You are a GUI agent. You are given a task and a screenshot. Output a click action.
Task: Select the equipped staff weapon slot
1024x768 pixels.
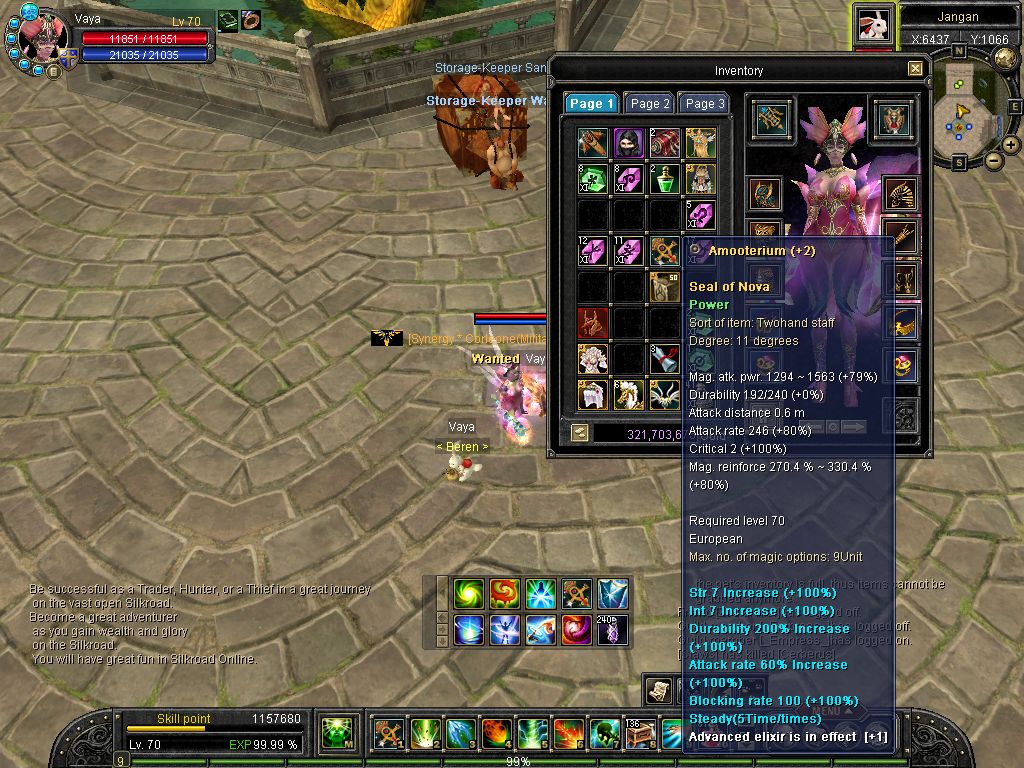point(771,120)
